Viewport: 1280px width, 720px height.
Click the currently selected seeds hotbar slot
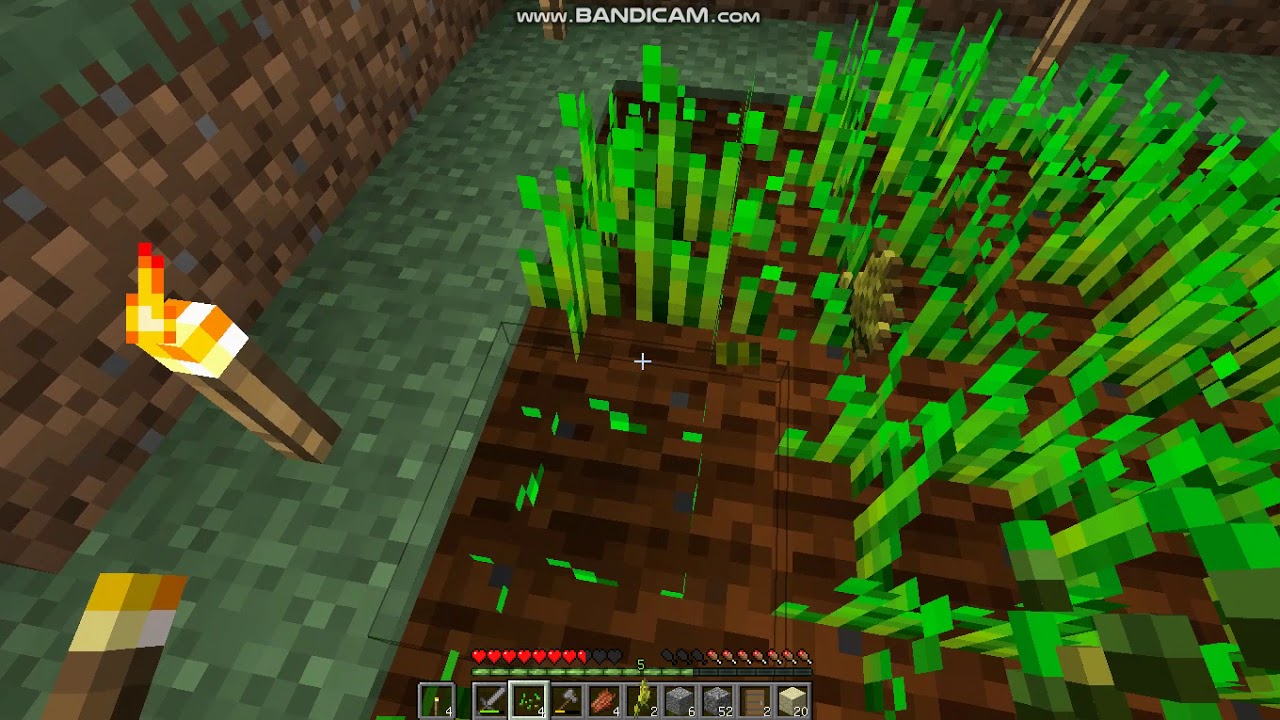(529, 698)
